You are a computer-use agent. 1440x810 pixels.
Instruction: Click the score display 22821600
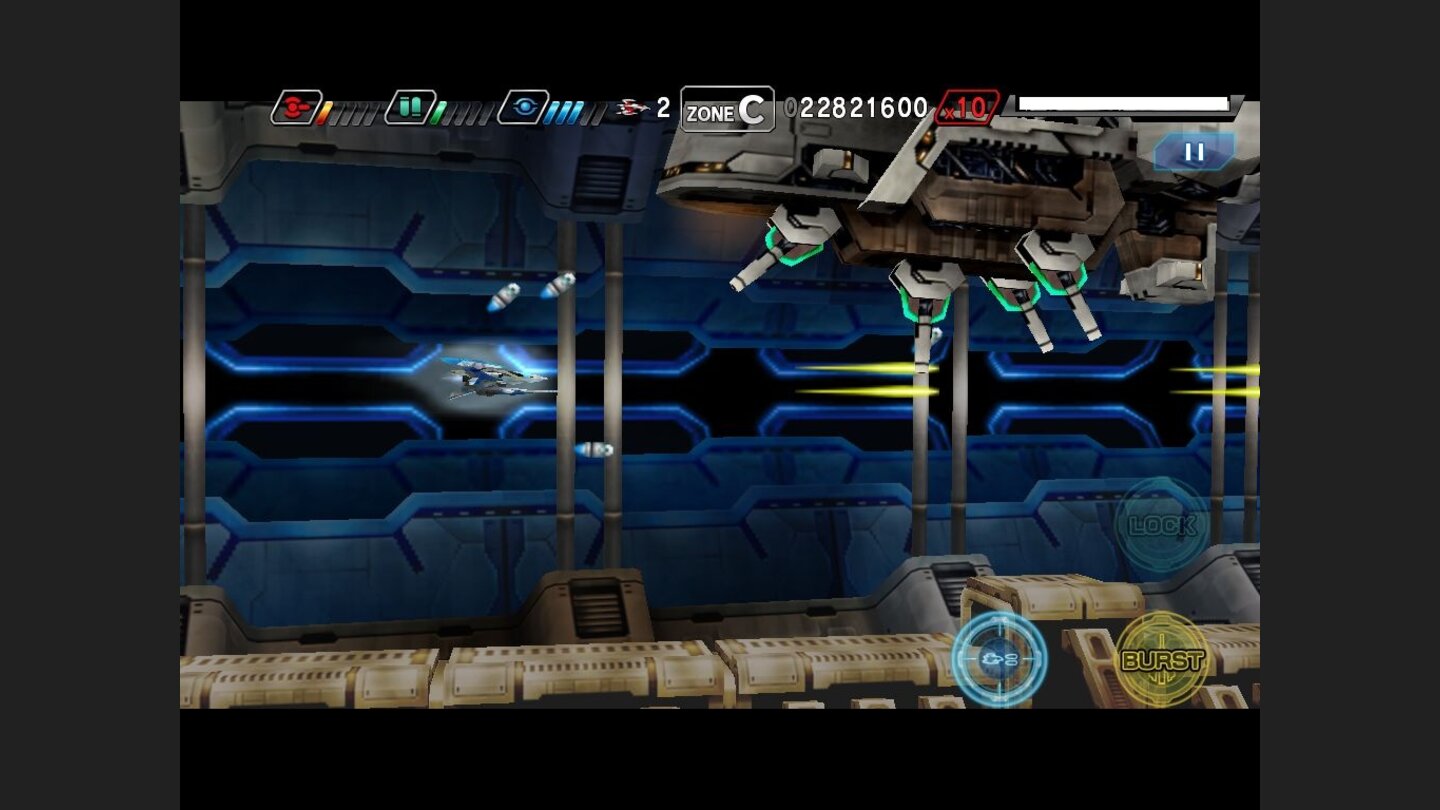pyautogui.click(x=860, y=107)
